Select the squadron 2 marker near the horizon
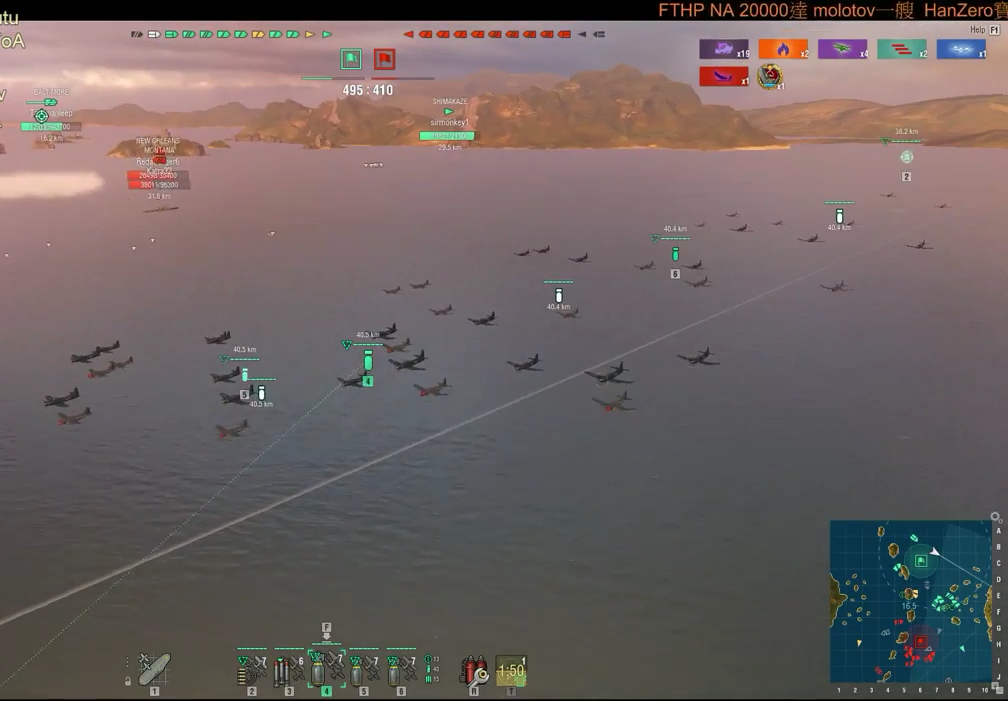This screenshot has height=701, width=1008. pos(906,158)
